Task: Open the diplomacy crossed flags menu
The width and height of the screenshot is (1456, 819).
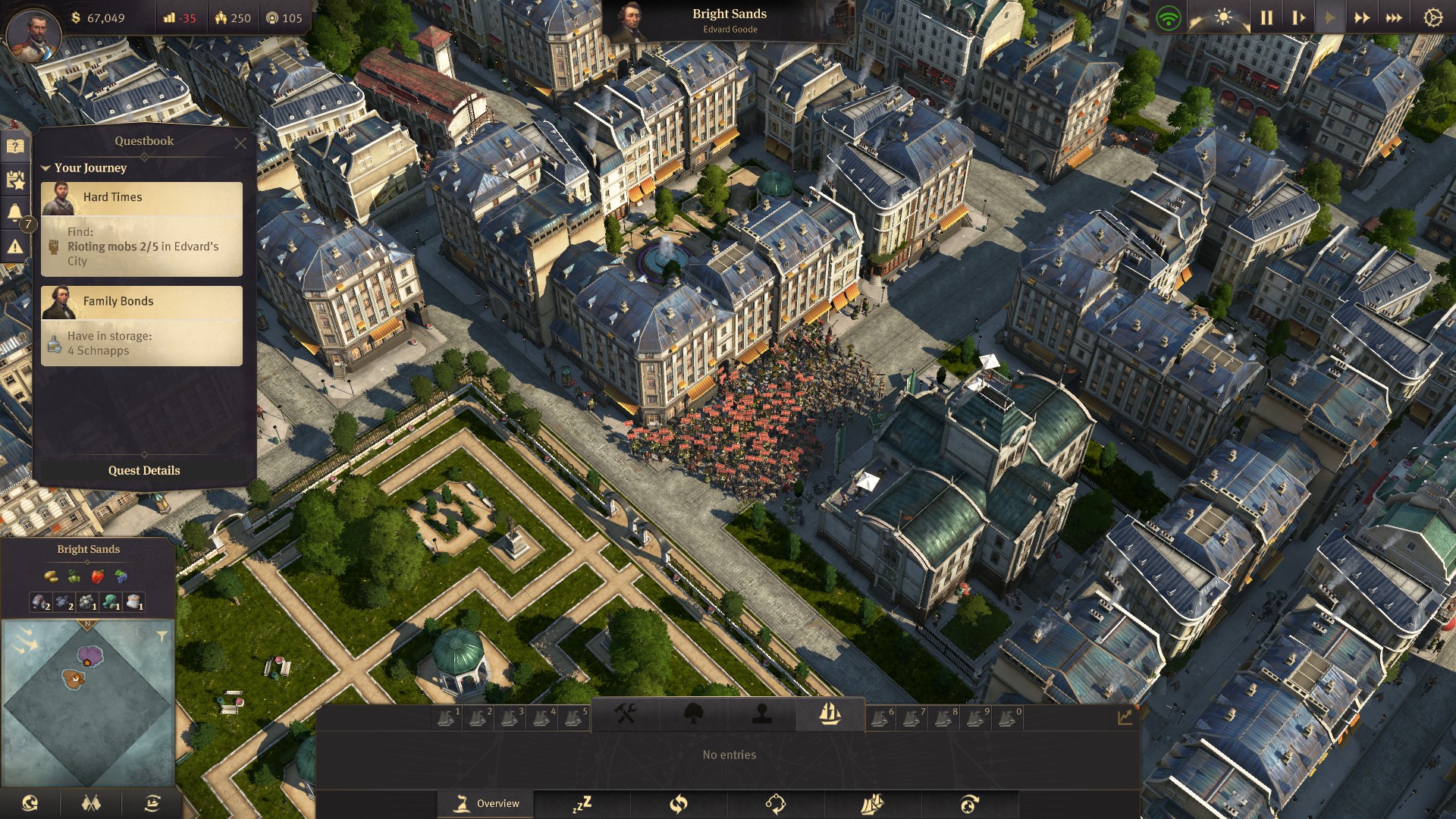Action: pyautogui.click(x=91, y=803)
